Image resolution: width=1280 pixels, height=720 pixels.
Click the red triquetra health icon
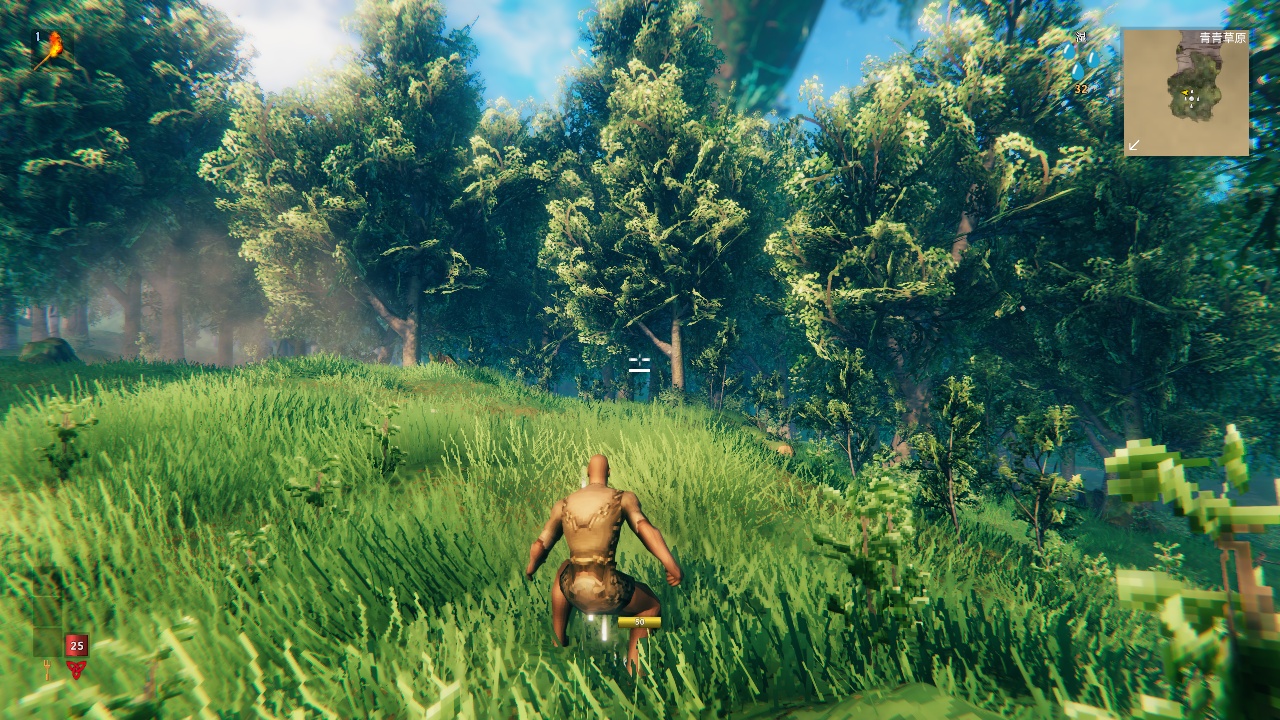point(76,670)
